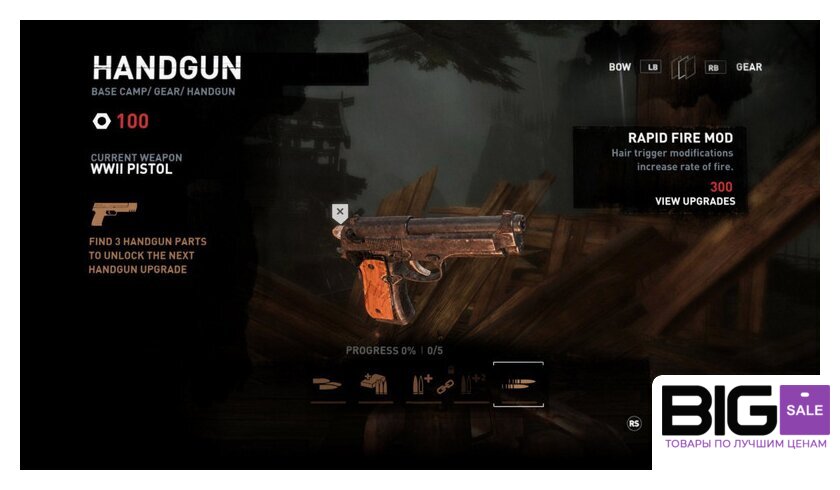
Task: Click the WWII Pistol weapon icon
Action: coord(112,213)
